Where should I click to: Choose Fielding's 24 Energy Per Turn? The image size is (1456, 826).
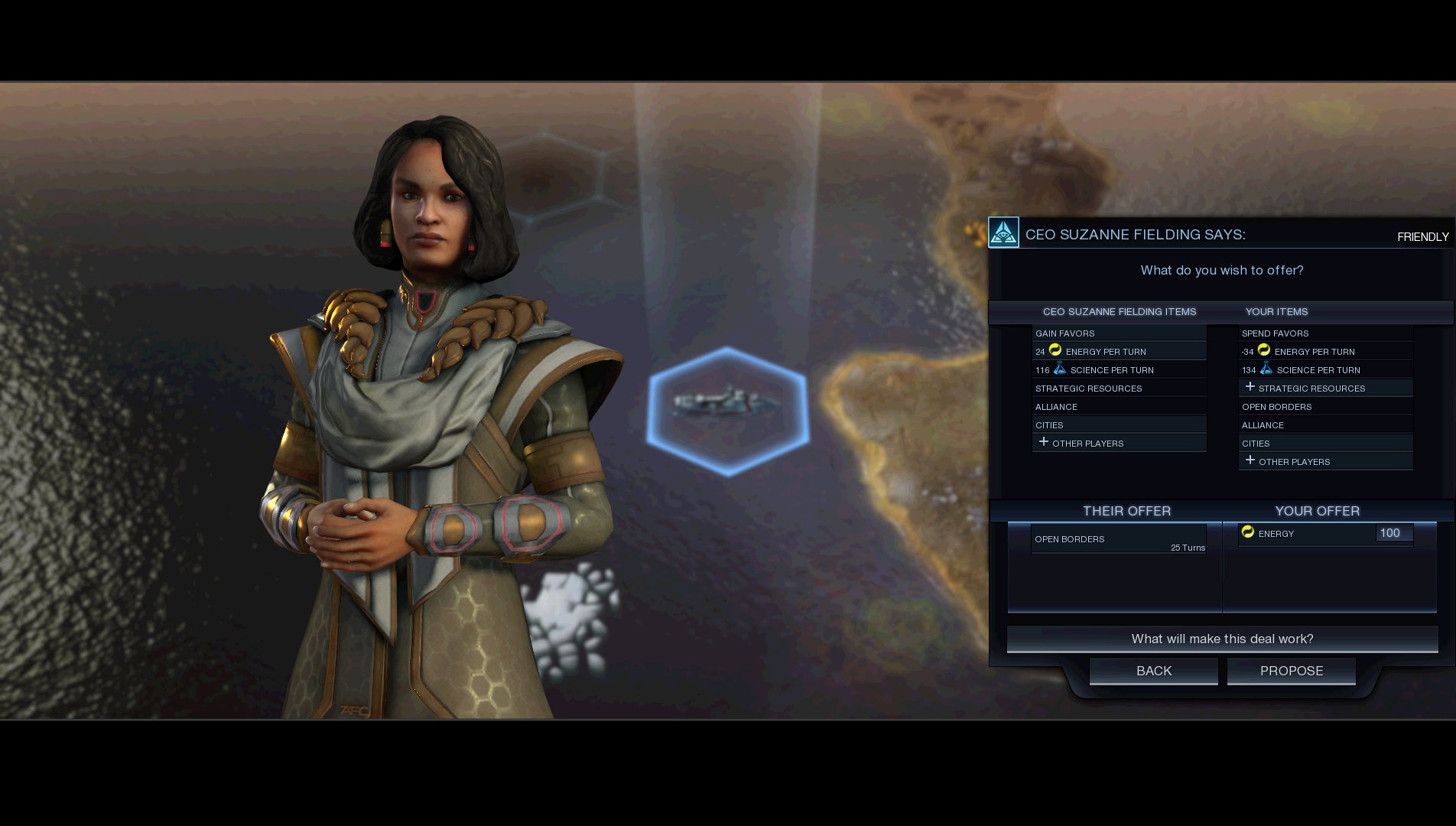(1118, 352)
